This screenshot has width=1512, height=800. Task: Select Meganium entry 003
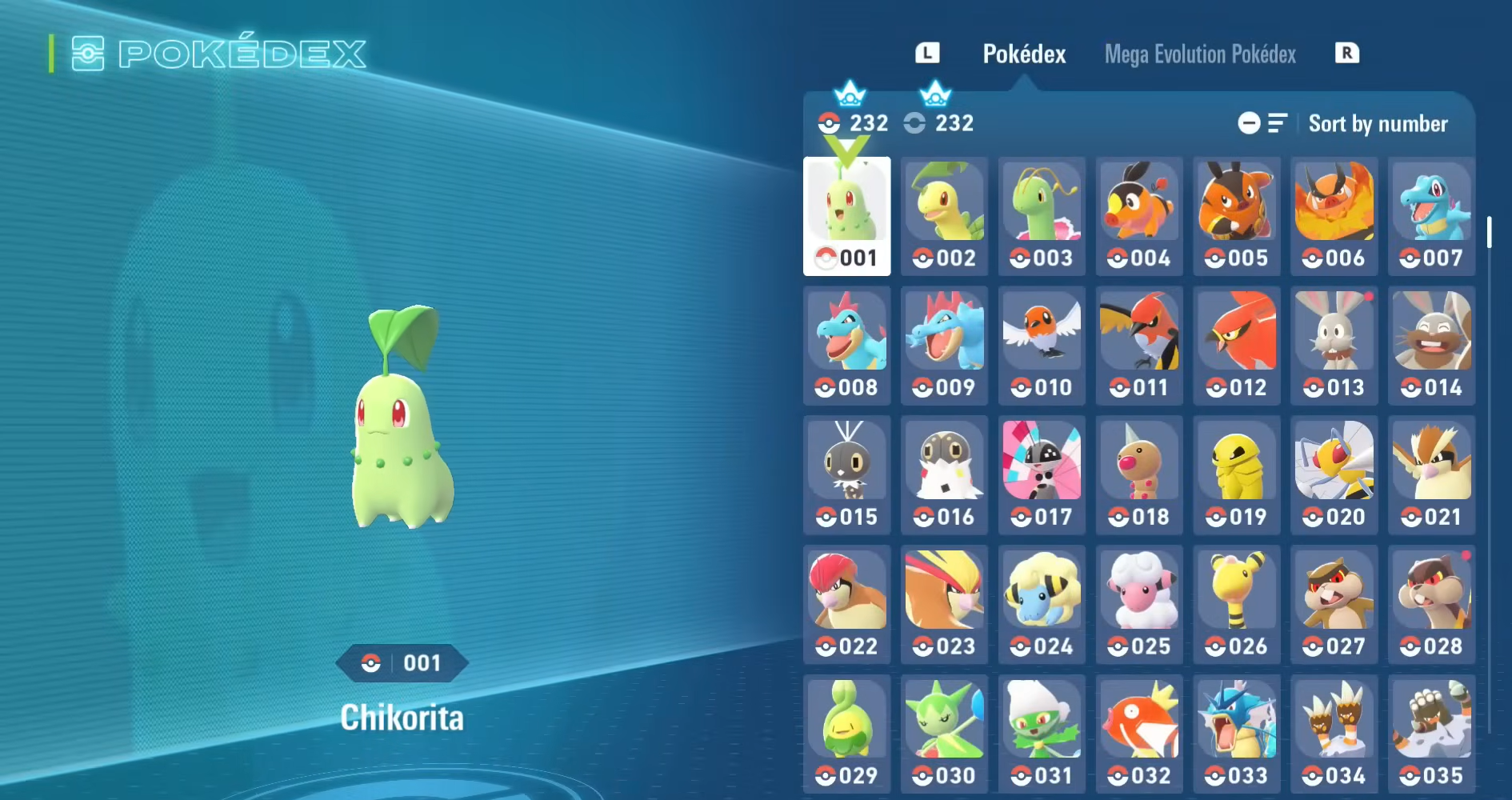(1042, 216)
